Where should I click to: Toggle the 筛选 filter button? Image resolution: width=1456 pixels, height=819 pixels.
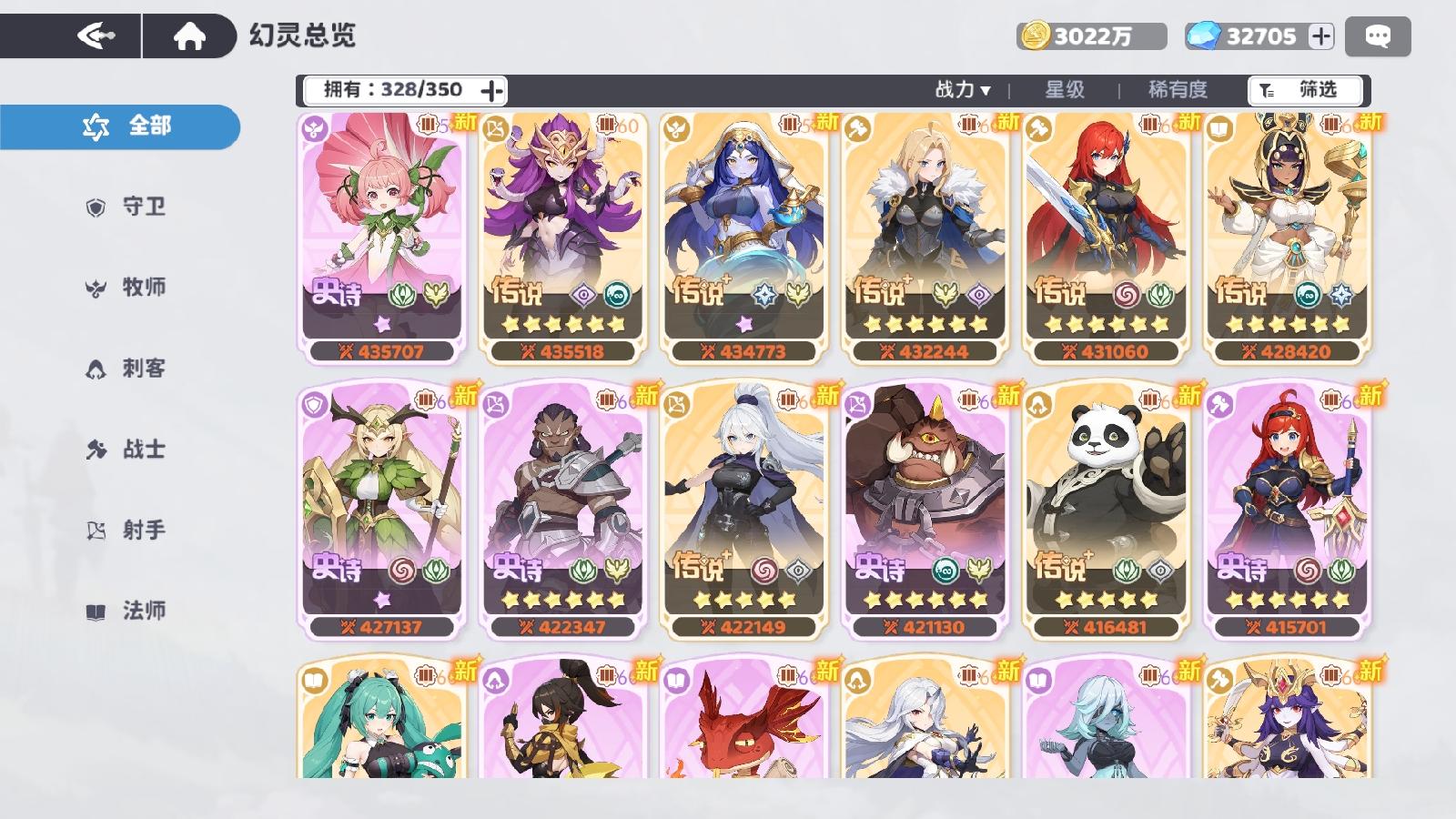[x=1305, y=90]
